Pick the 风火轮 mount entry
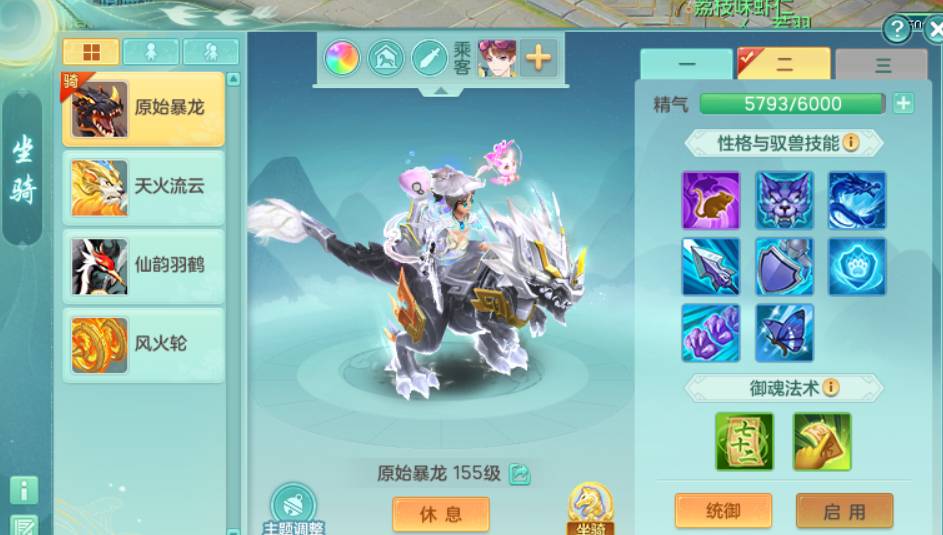The image size is (943, 535). [x=143, y=345]
